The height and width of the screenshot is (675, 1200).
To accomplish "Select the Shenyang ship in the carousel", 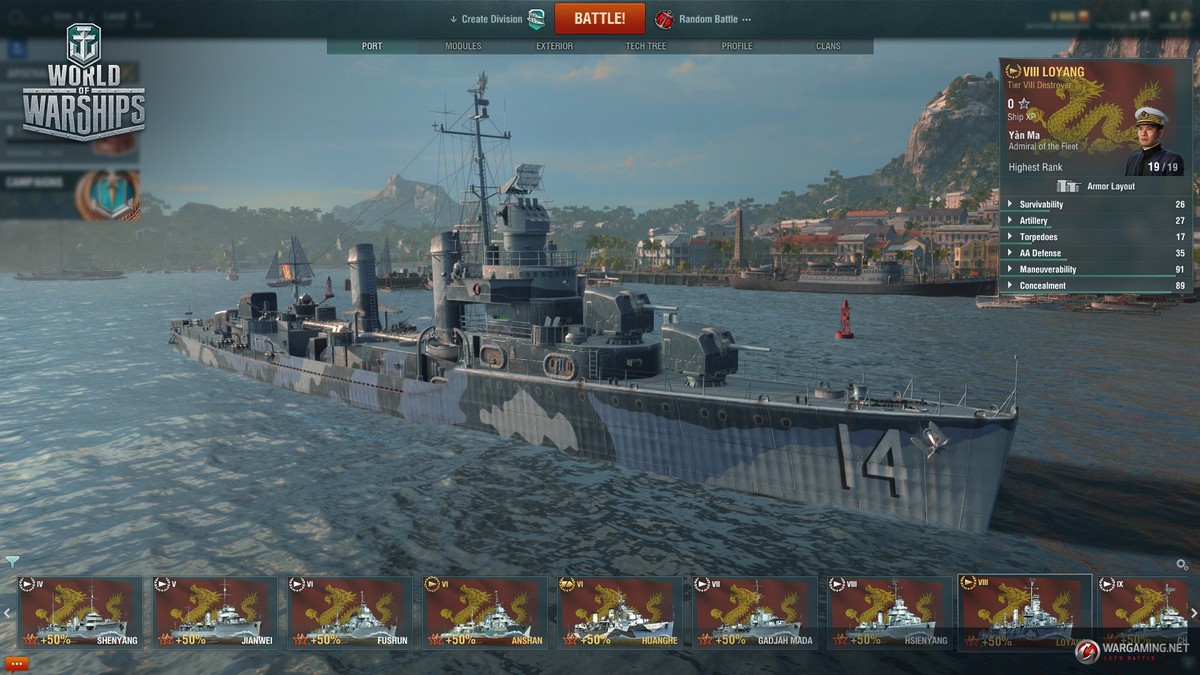I will pos(80,612).
